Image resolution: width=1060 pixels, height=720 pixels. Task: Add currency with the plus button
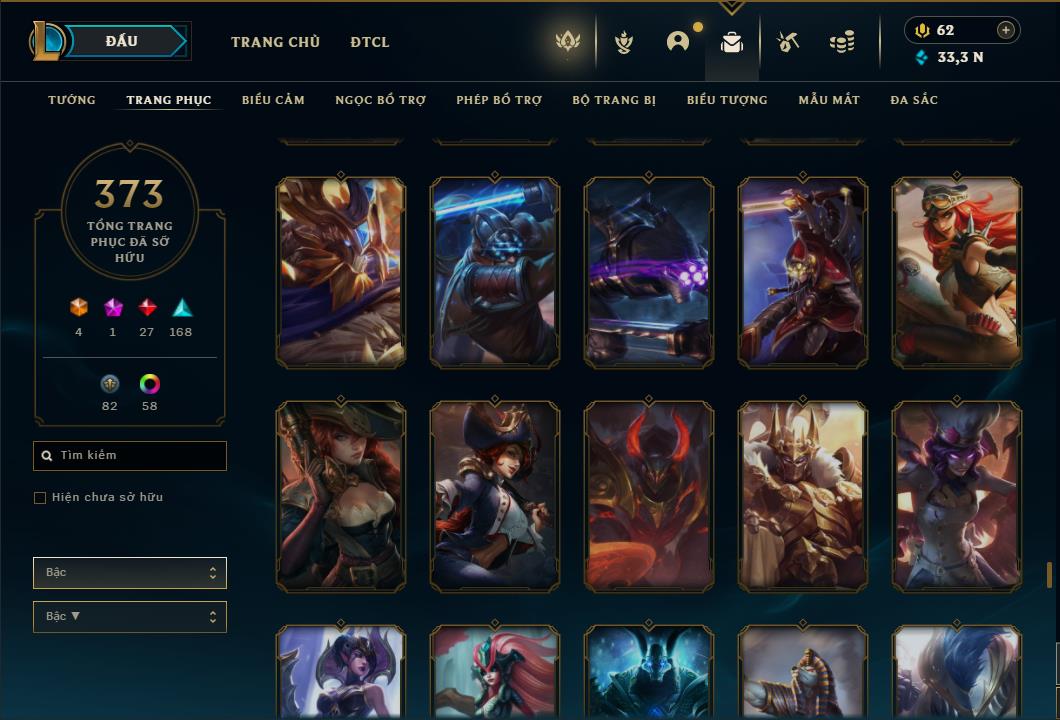tap(1006, 30)
